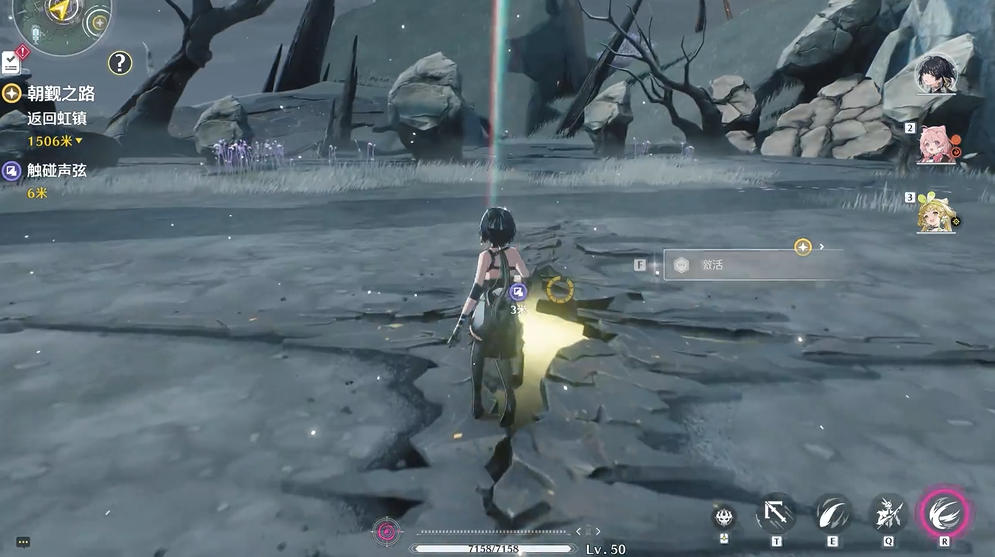Open the question mark help icon
The image size is (995, 557).
click(120, 63)
